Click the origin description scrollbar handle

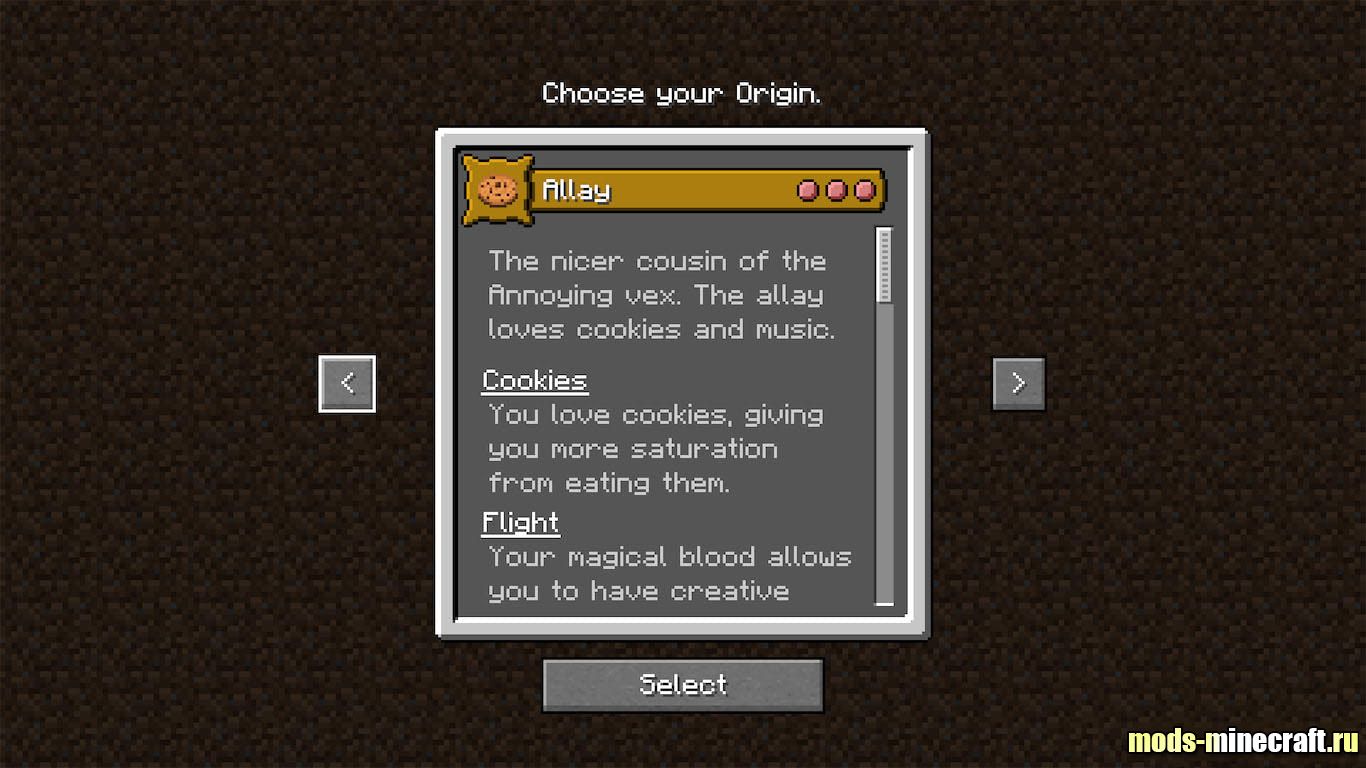click(x=884, y=265)
